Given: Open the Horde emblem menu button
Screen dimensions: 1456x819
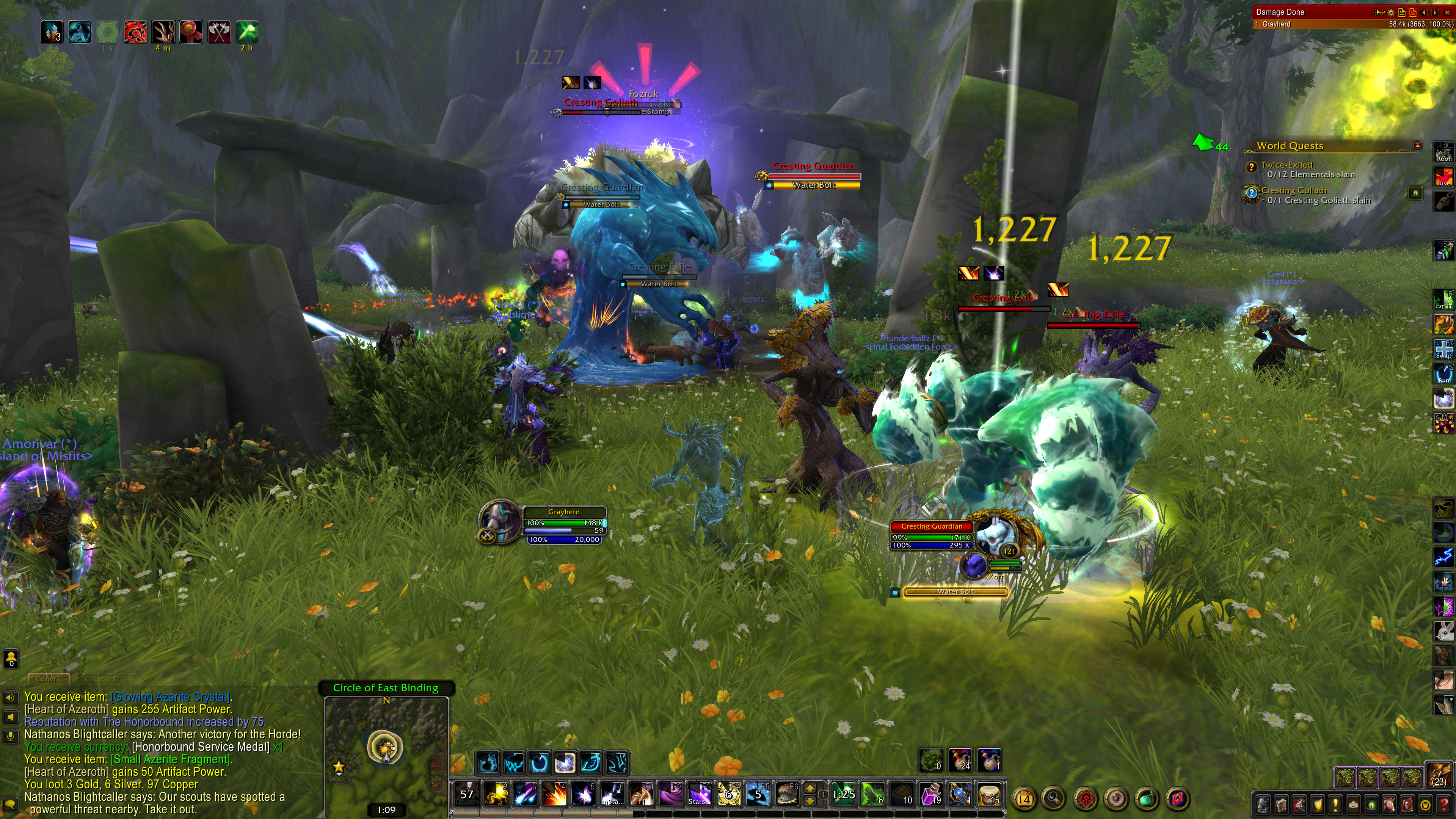Looking at the screenshot, I should click(x=1085, y=799).
